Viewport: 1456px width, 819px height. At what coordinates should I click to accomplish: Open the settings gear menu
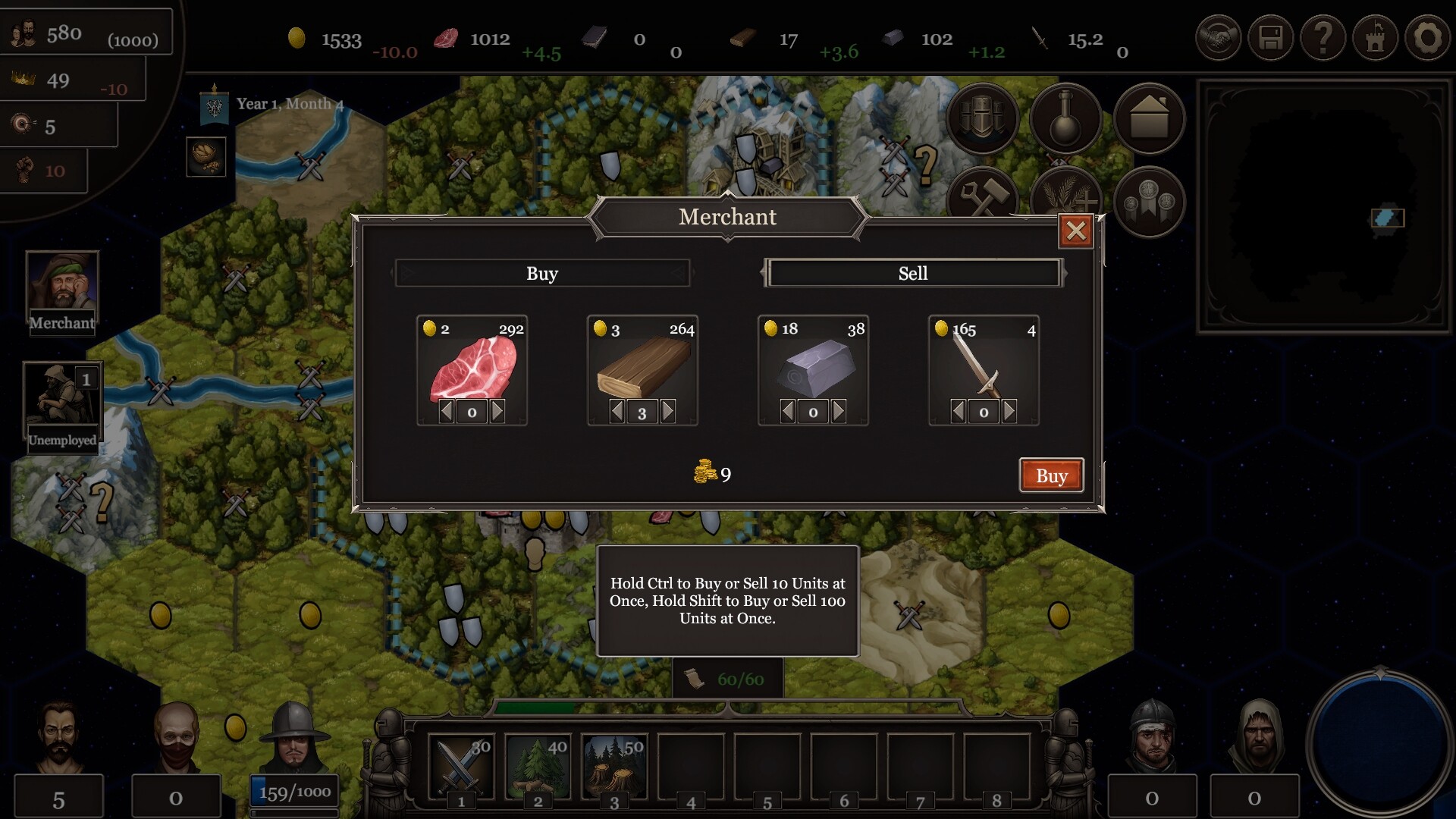[1428, 36]
